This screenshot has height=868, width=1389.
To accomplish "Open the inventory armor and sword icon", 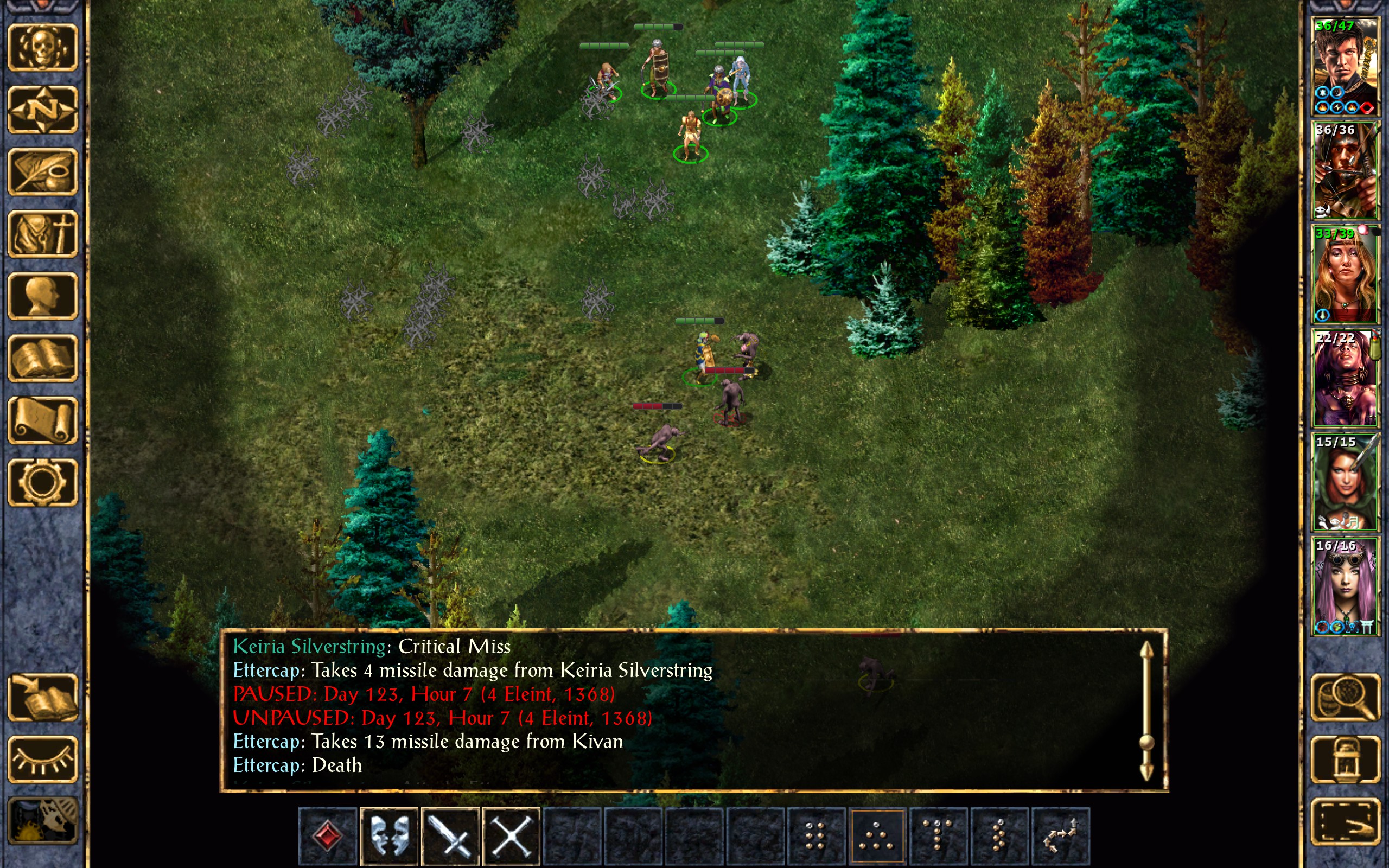I will coord(43,234).
